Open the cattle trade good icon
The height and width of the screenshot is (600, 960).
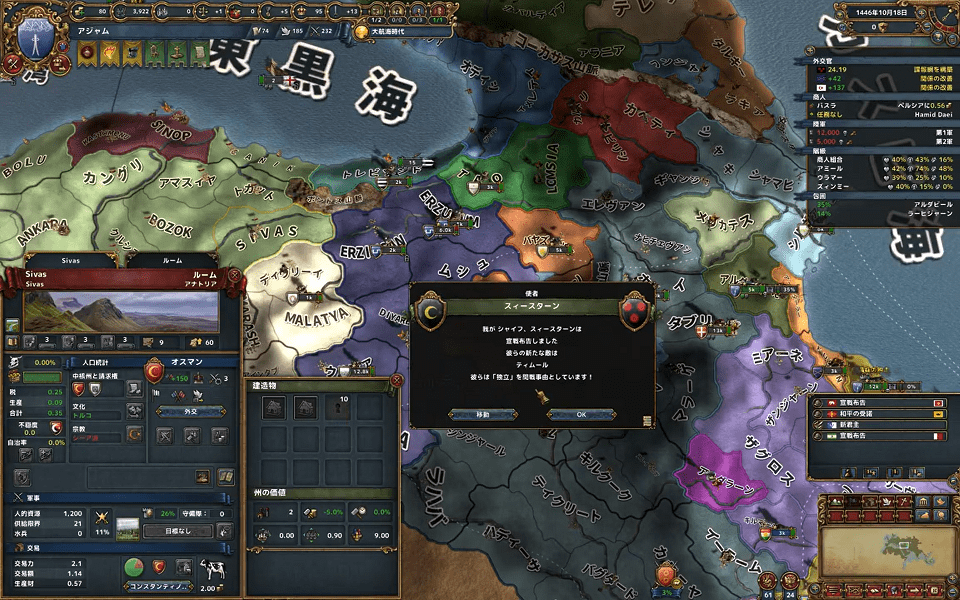pos(212,570)
